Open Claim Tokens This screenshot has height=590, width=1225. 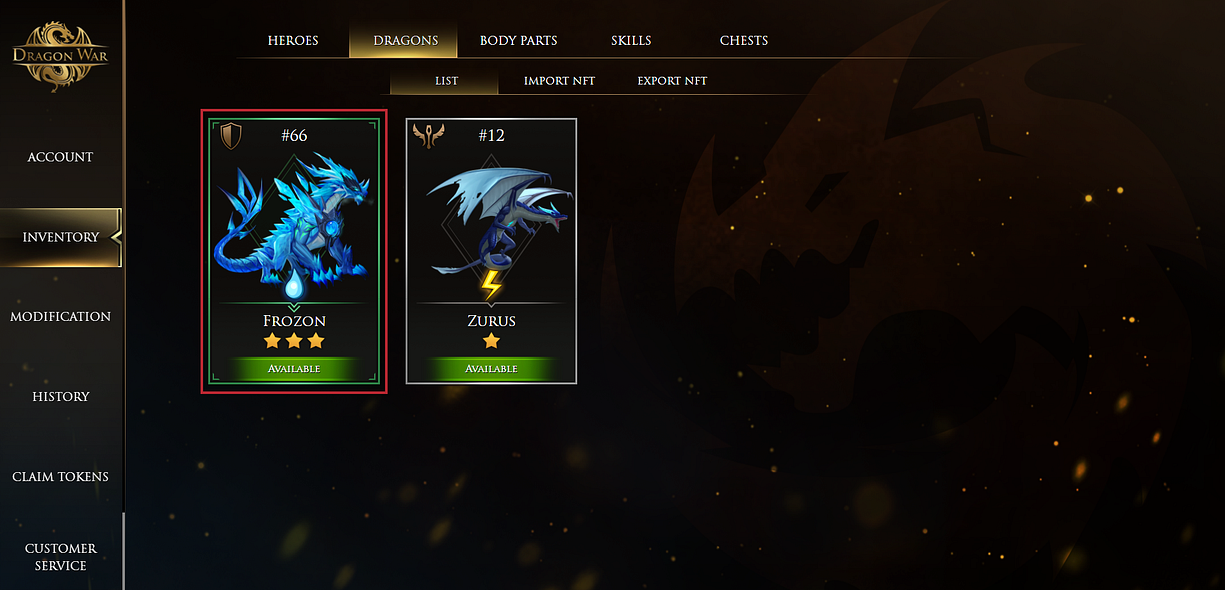[60, 477]
